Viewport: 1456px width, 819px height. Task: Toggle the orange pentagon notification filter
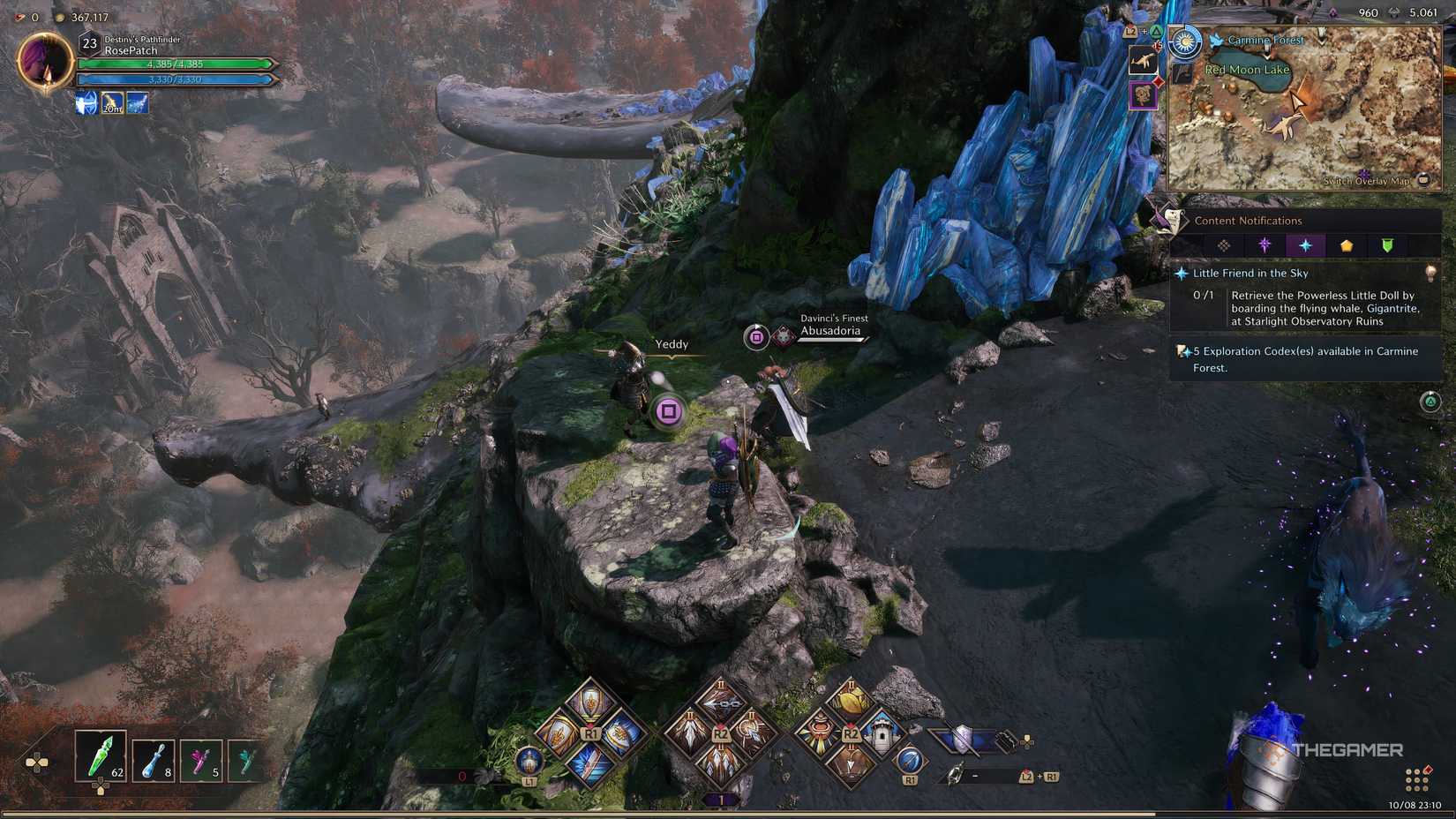1347,245
